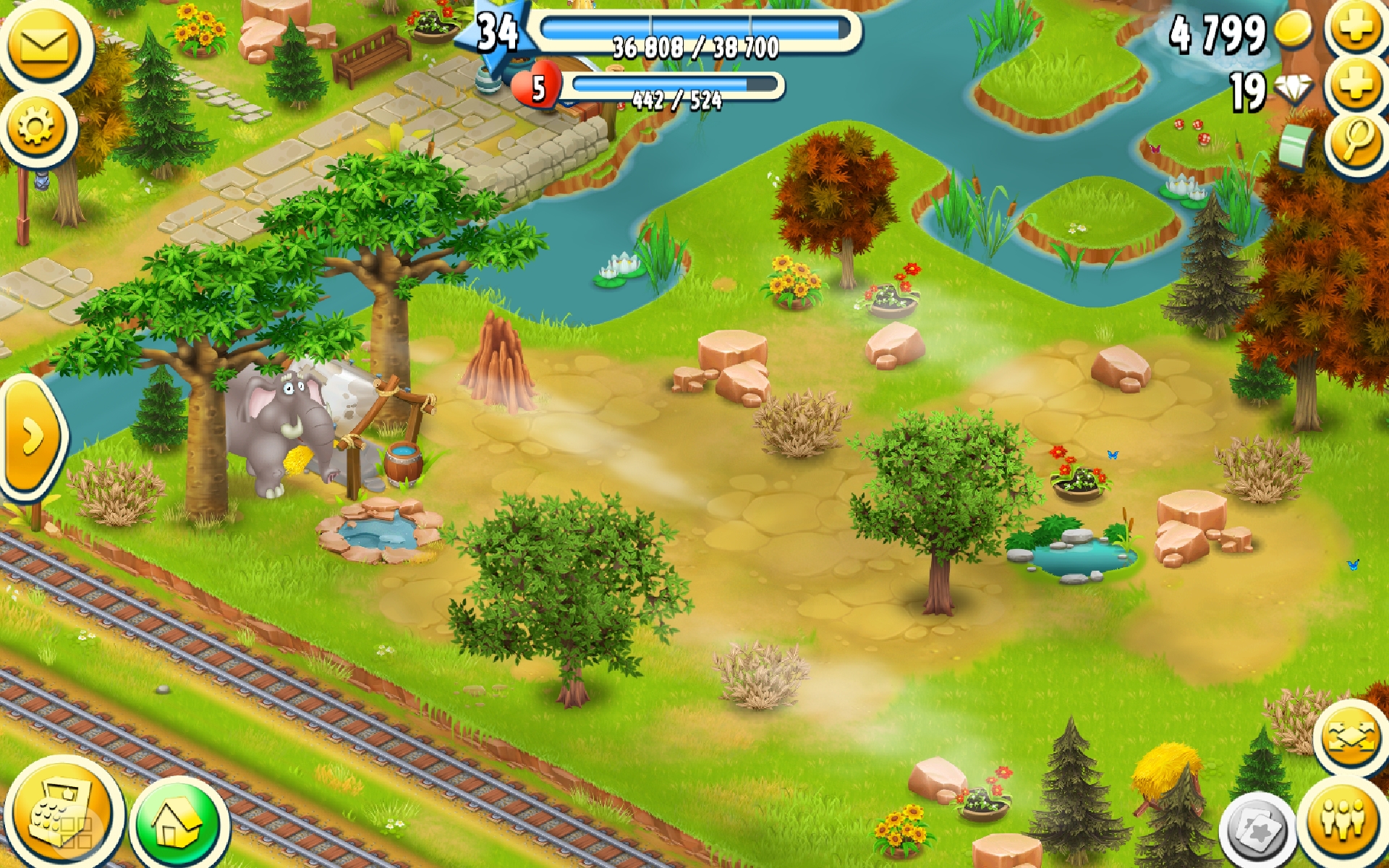Tap the green booster card icon
The image size is (1389, 868).
click(x=1296, y=145)
